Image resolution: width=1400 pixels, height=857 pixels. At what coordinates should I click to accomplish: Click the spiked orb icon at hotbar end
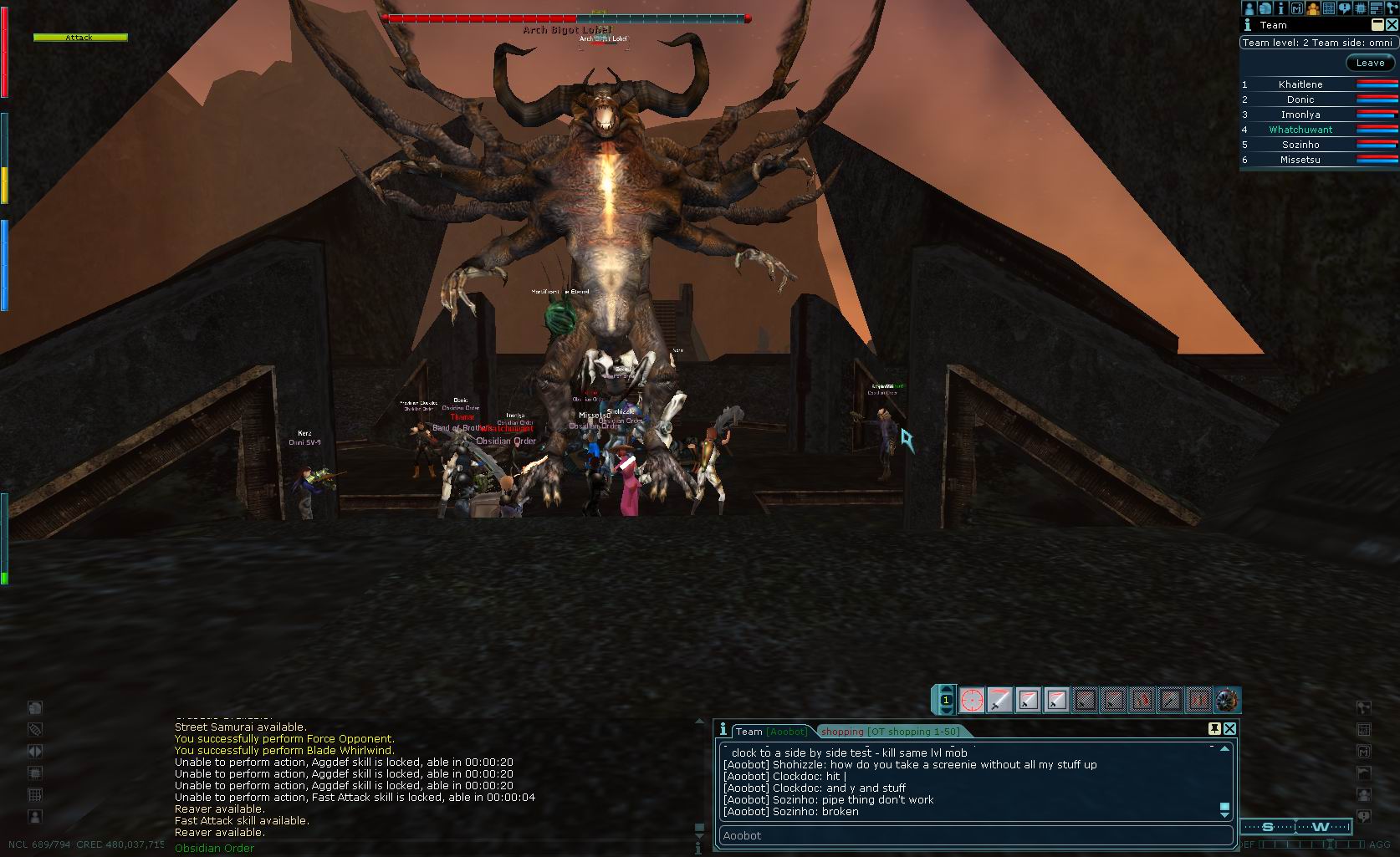point(1227,700)
